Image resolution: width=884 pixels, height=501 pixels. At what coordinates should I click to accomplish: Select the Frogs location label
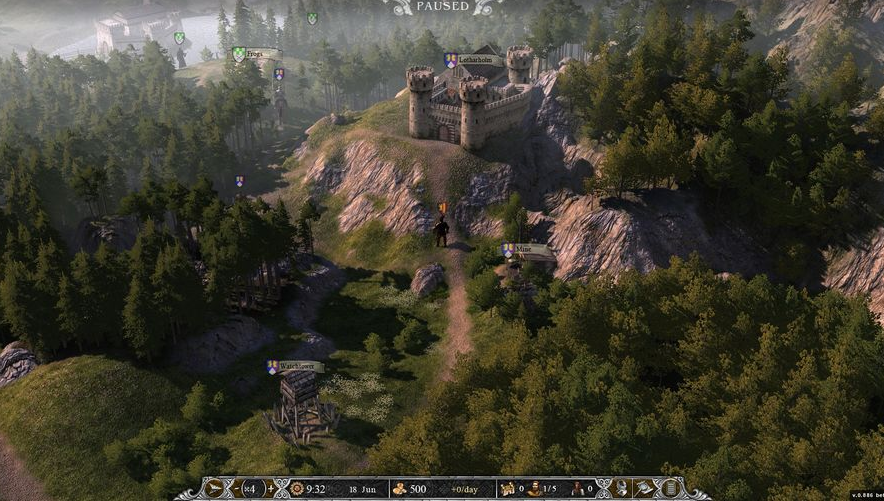coord(262,54)
